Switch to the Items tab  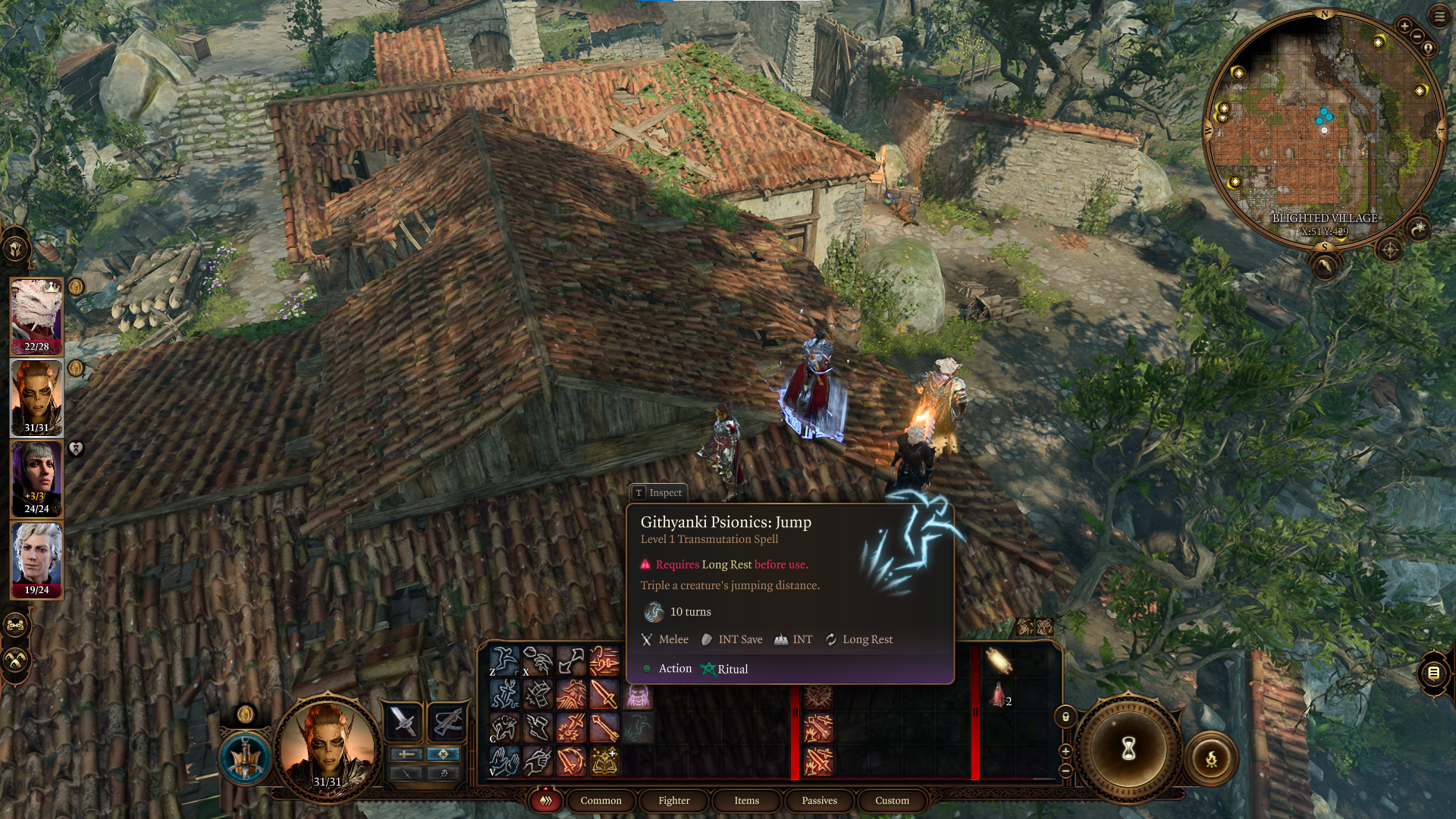746,801
